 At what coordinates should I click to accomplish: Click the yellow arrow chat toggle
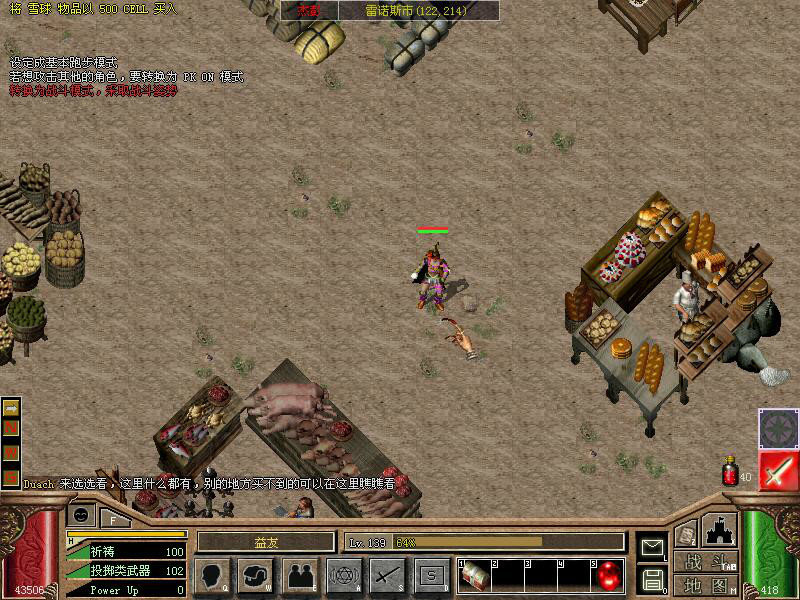point(11,408)
